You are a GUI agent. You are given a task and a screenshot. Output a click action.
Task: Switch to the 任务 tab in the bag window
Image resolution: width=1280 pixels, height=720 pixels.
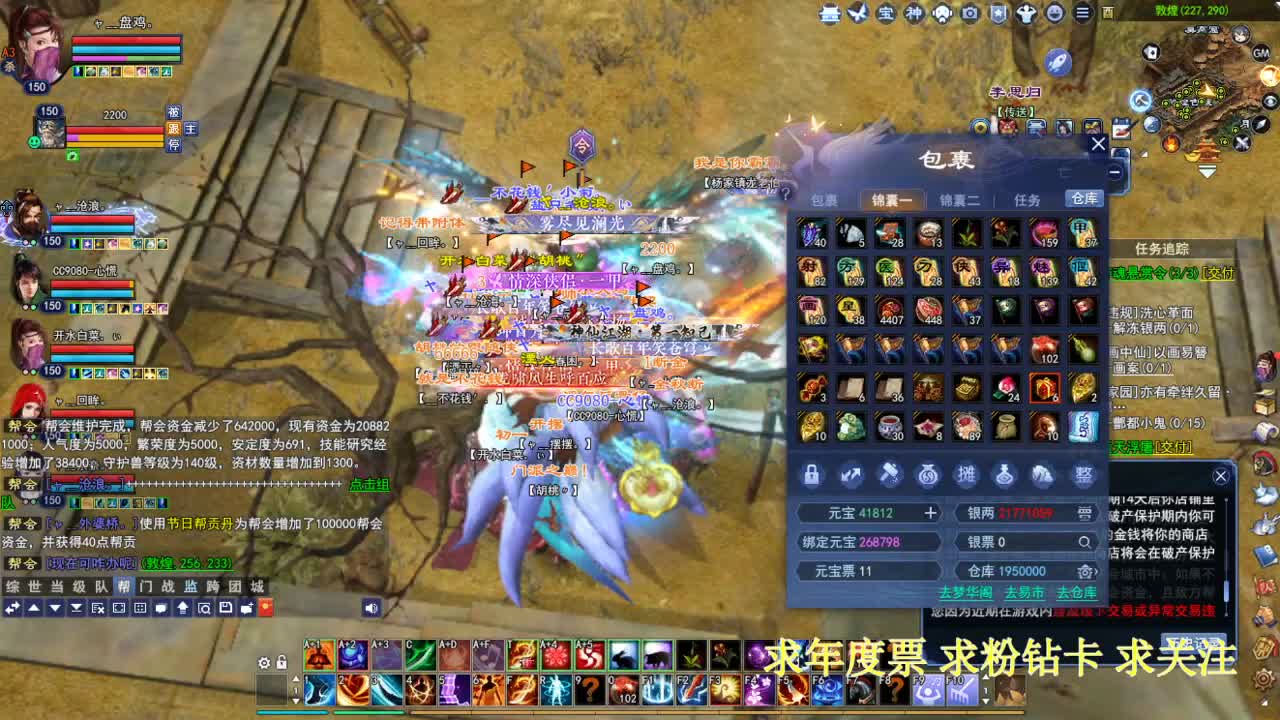(1026, 200)
